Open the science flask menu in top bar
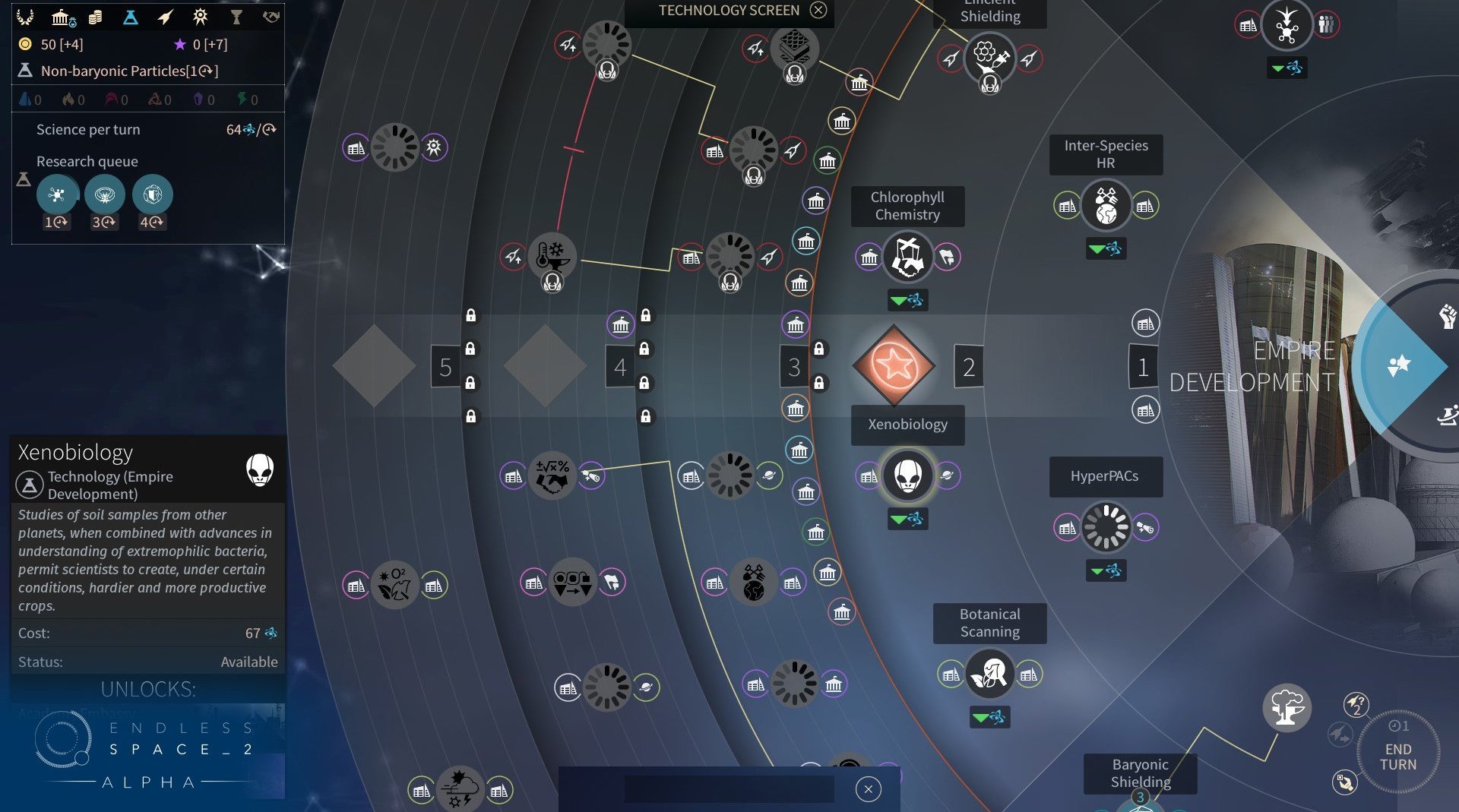Screen dimensions: 1459x812 pyautogui.click(x=130, y=17)
